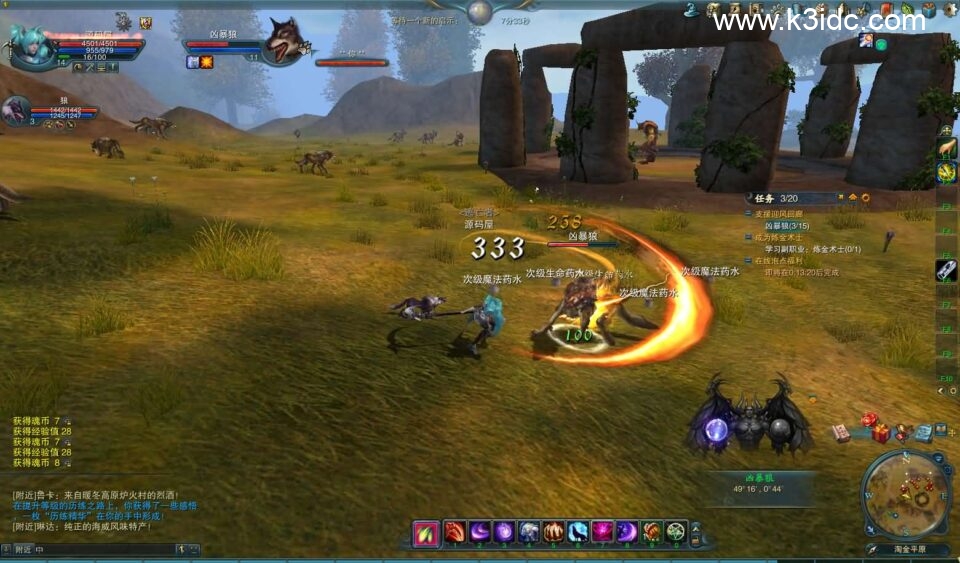Open the blue wizard hat menu
This screenshot has height=563, width=960.
690,10
